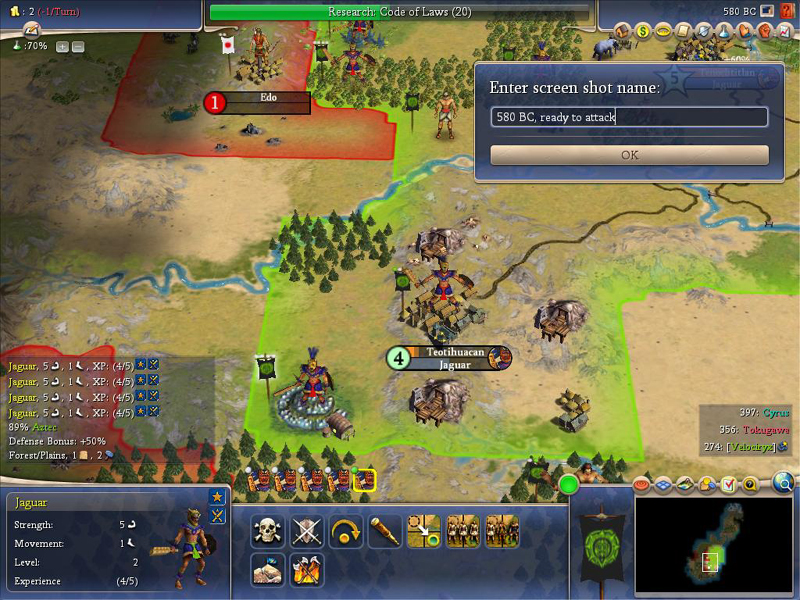Click the crossed-out swords command icon
The image size is (800, 600).
coord(307,531)
